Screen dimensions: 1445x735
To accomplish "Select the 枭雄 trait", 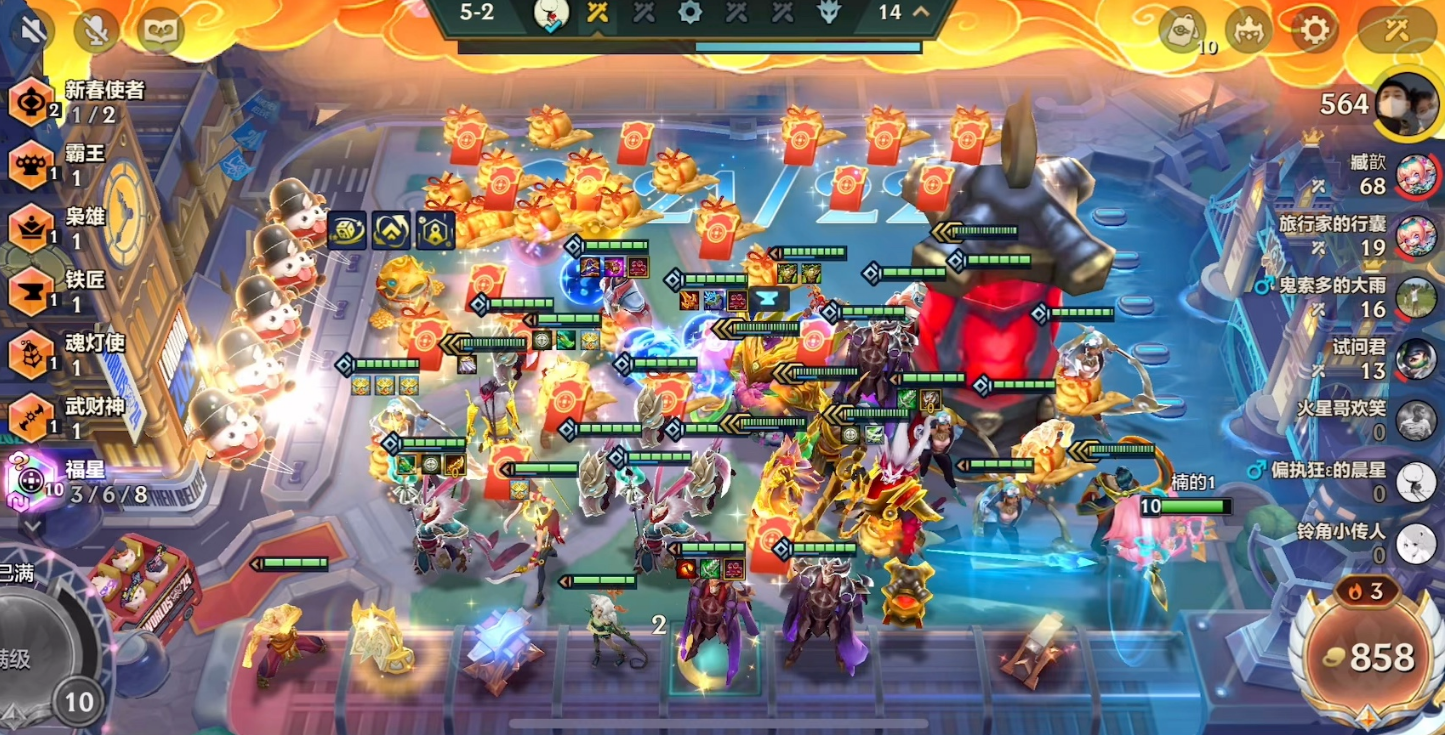I will coord(32,227).
